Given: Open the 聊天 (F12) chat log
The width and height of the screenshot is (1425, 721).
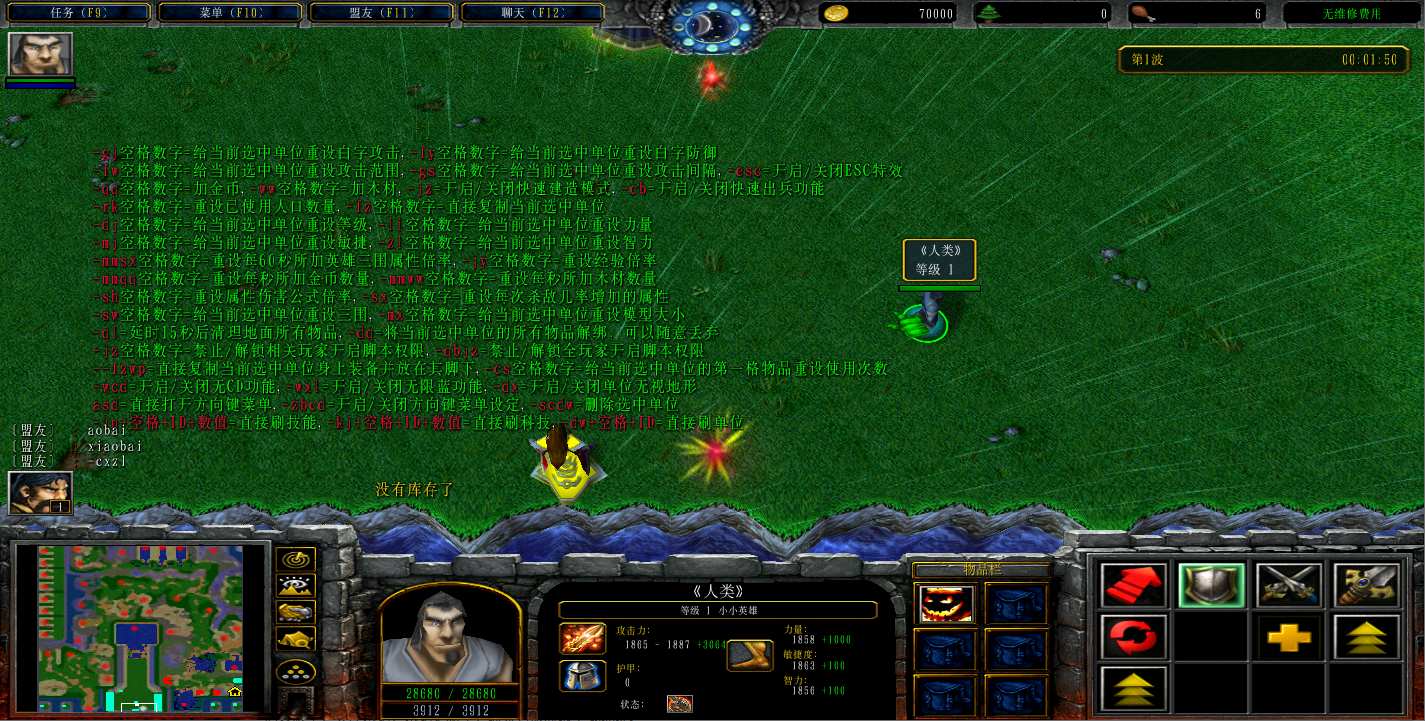Looking at the screenshot, I should click(x=533, y=13).
